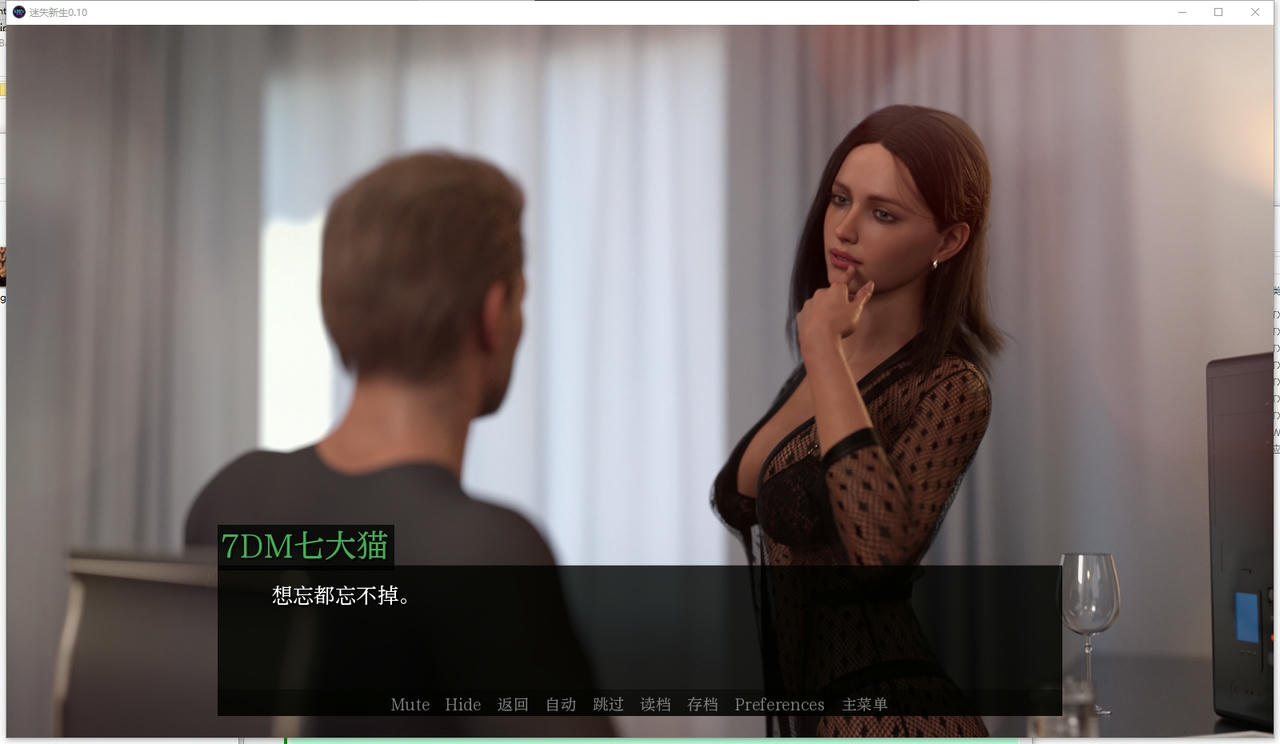Click the title bar text 迷失新生0.10

pos(60,12)
